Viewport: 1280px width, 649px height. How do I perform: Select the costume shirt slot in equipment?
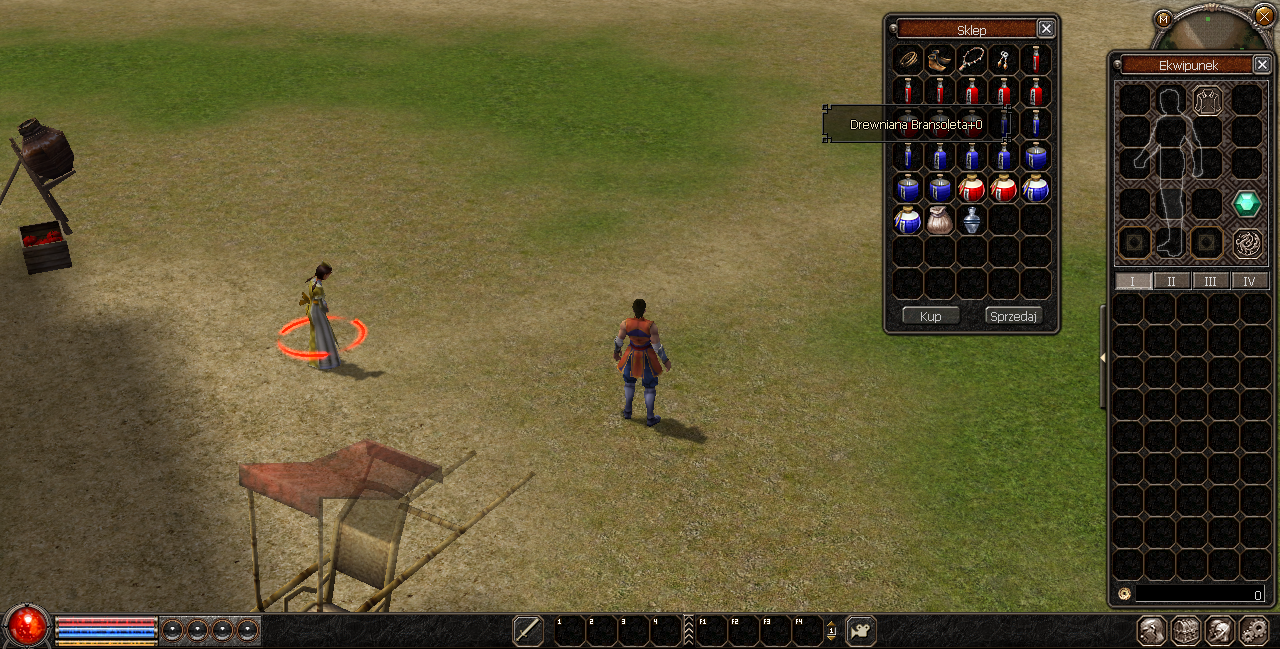1207,100
